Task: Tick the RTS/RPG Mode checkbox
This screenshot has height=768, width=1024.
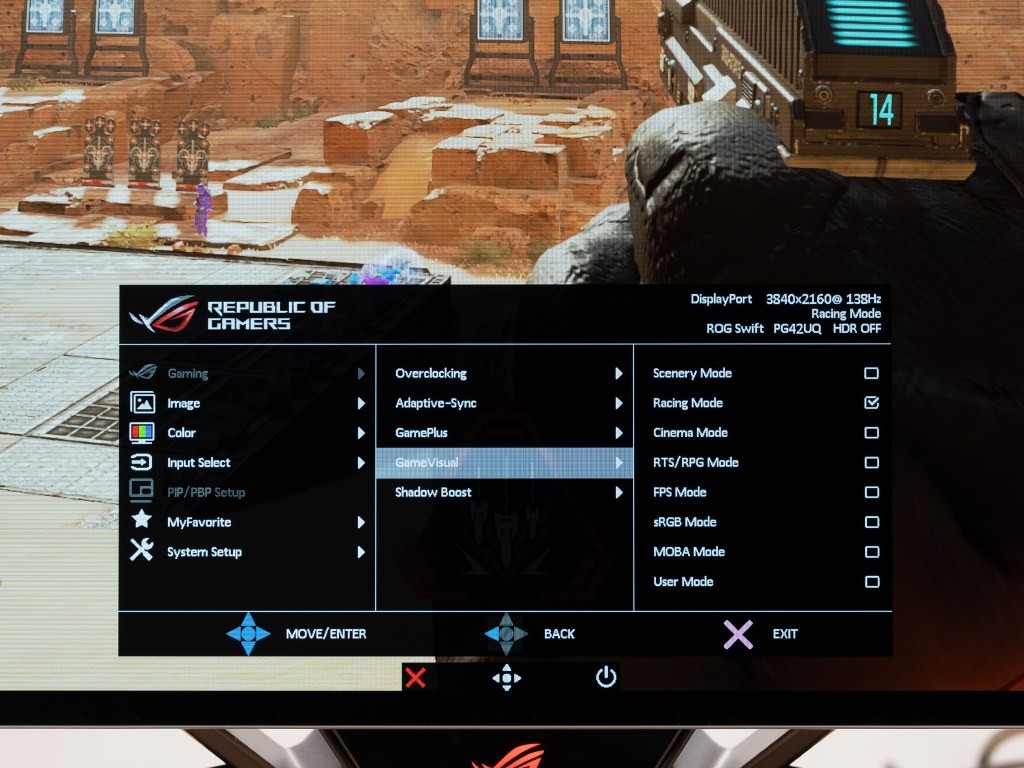Action: [x=871, y=463]
